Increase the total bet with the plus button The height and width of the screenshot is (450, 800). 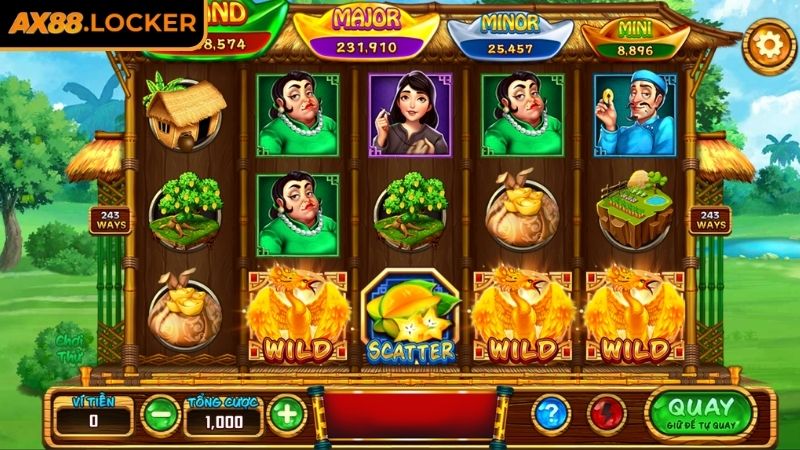coord(286,414)
